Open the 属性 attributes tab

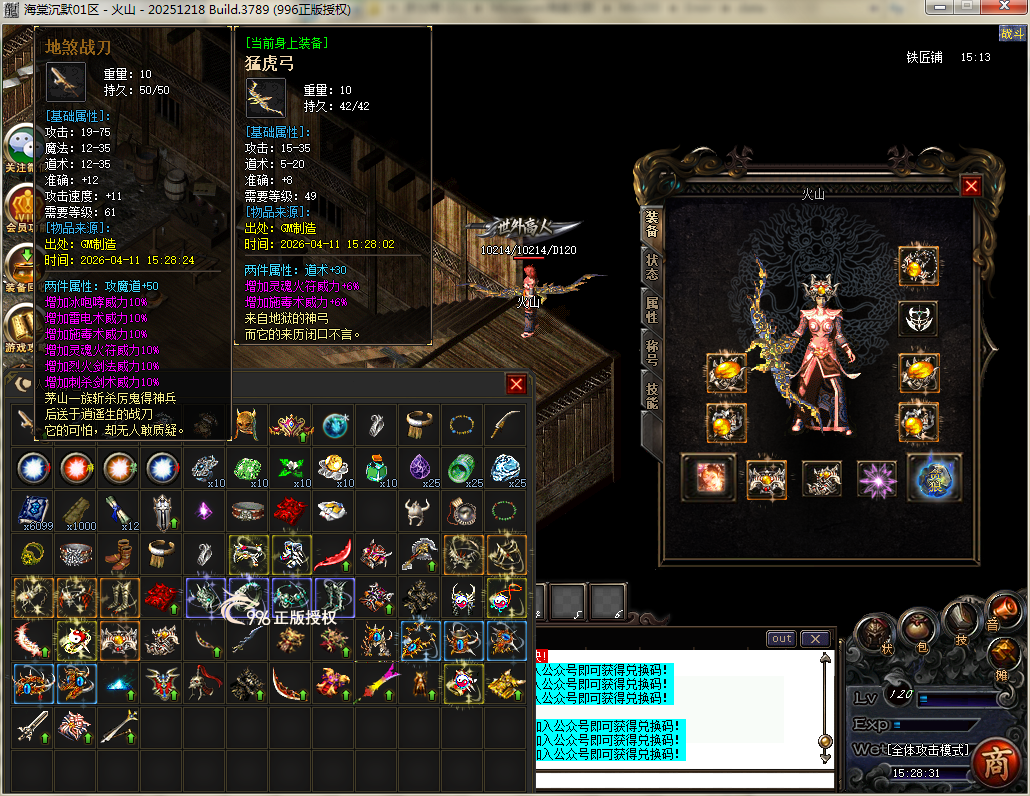click(x=652, y=310)
